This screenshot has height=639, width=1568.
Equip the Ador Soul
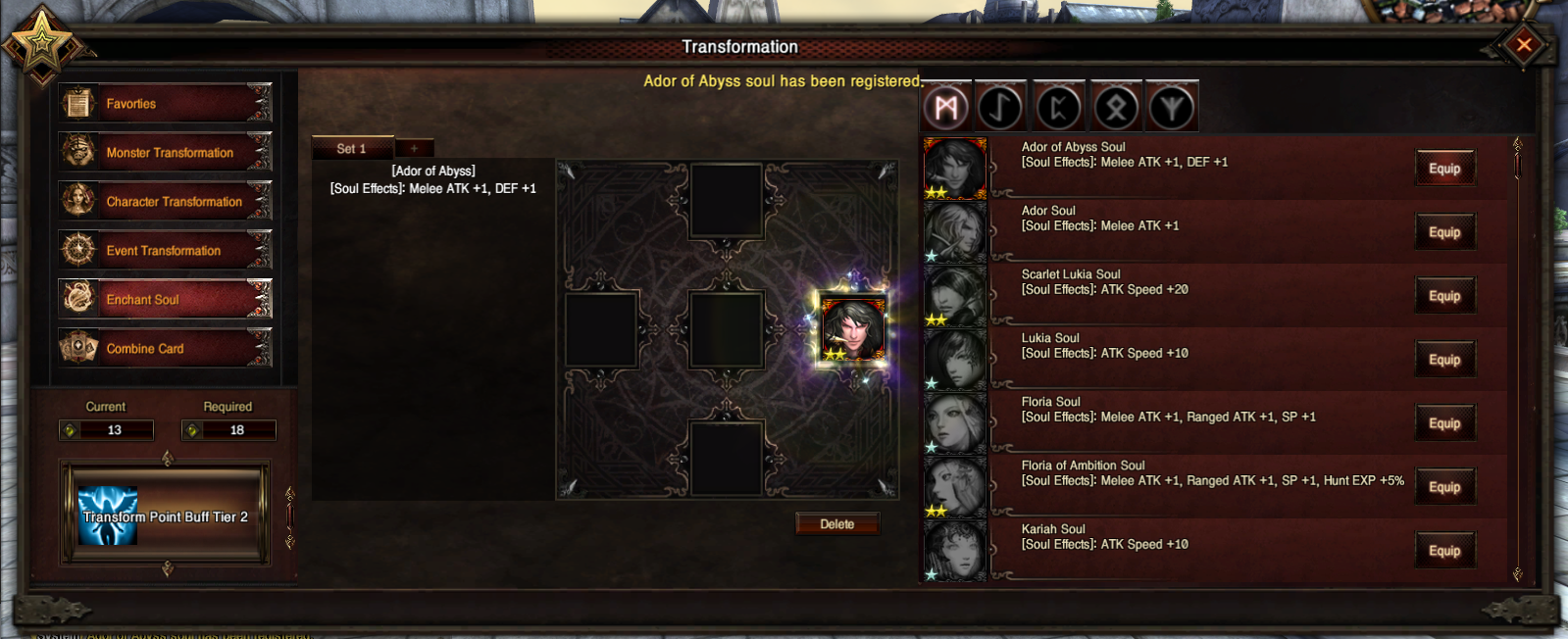tap(1443, 232)
